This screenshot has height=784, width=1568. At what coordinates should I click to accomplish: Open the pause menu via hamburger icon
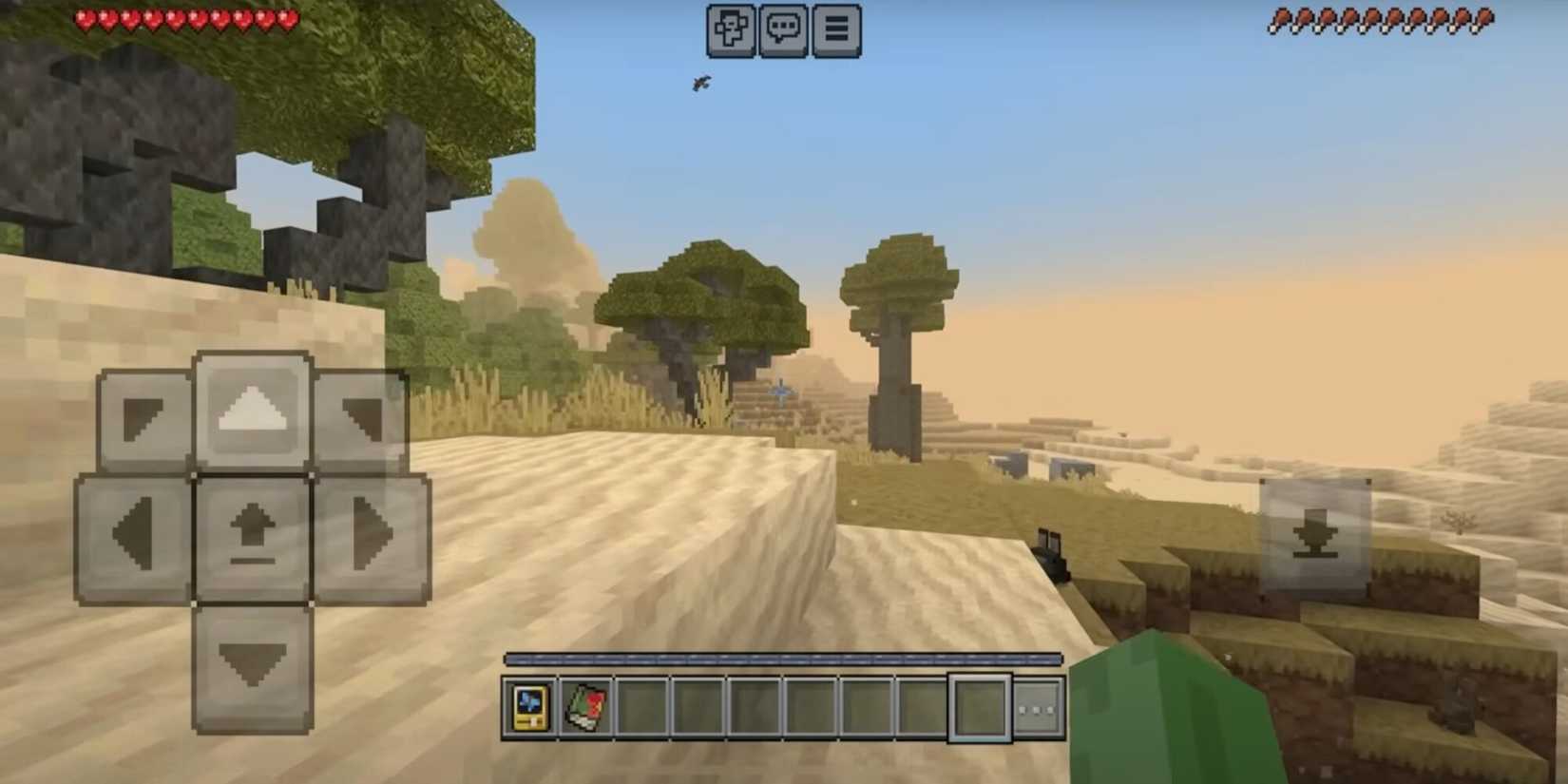point(835,29)
